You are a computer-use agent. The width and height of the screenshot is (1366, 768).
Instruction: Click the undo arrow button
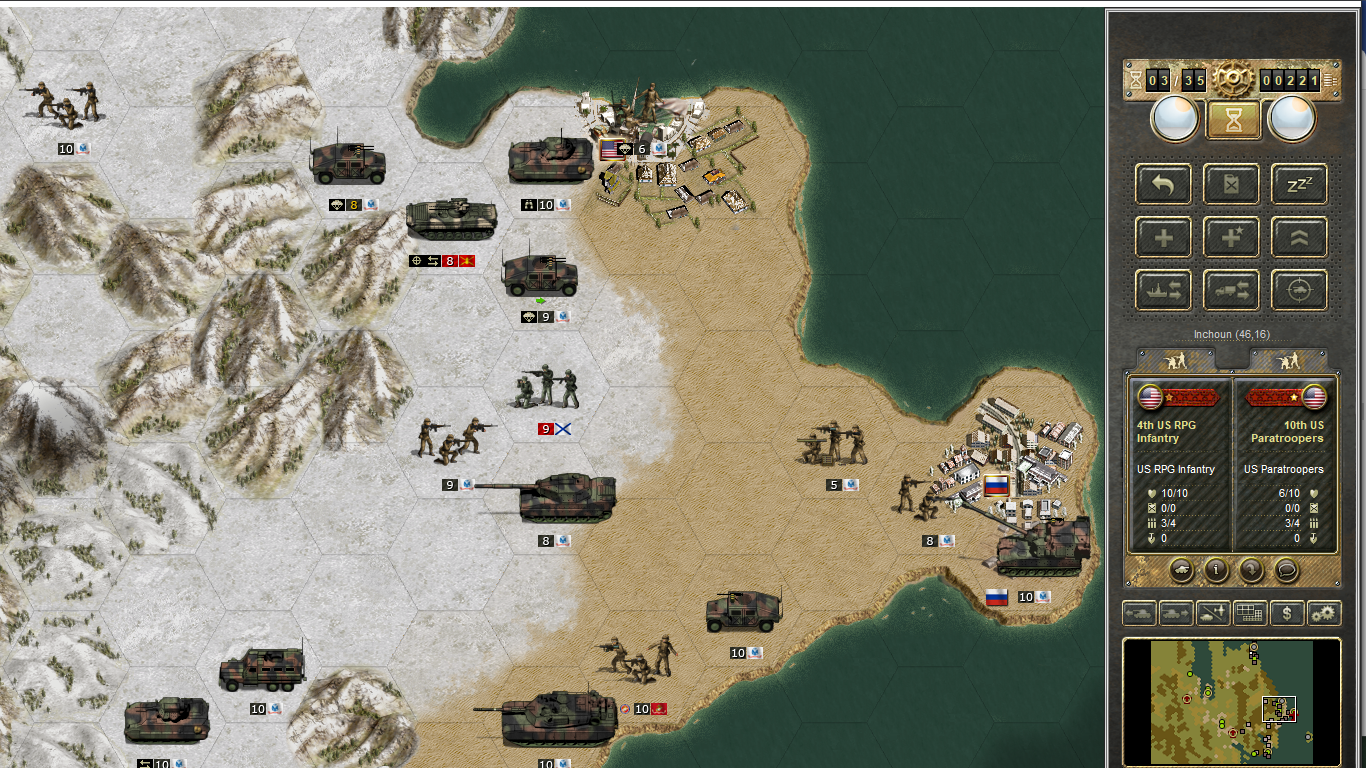click(1163, 185)
